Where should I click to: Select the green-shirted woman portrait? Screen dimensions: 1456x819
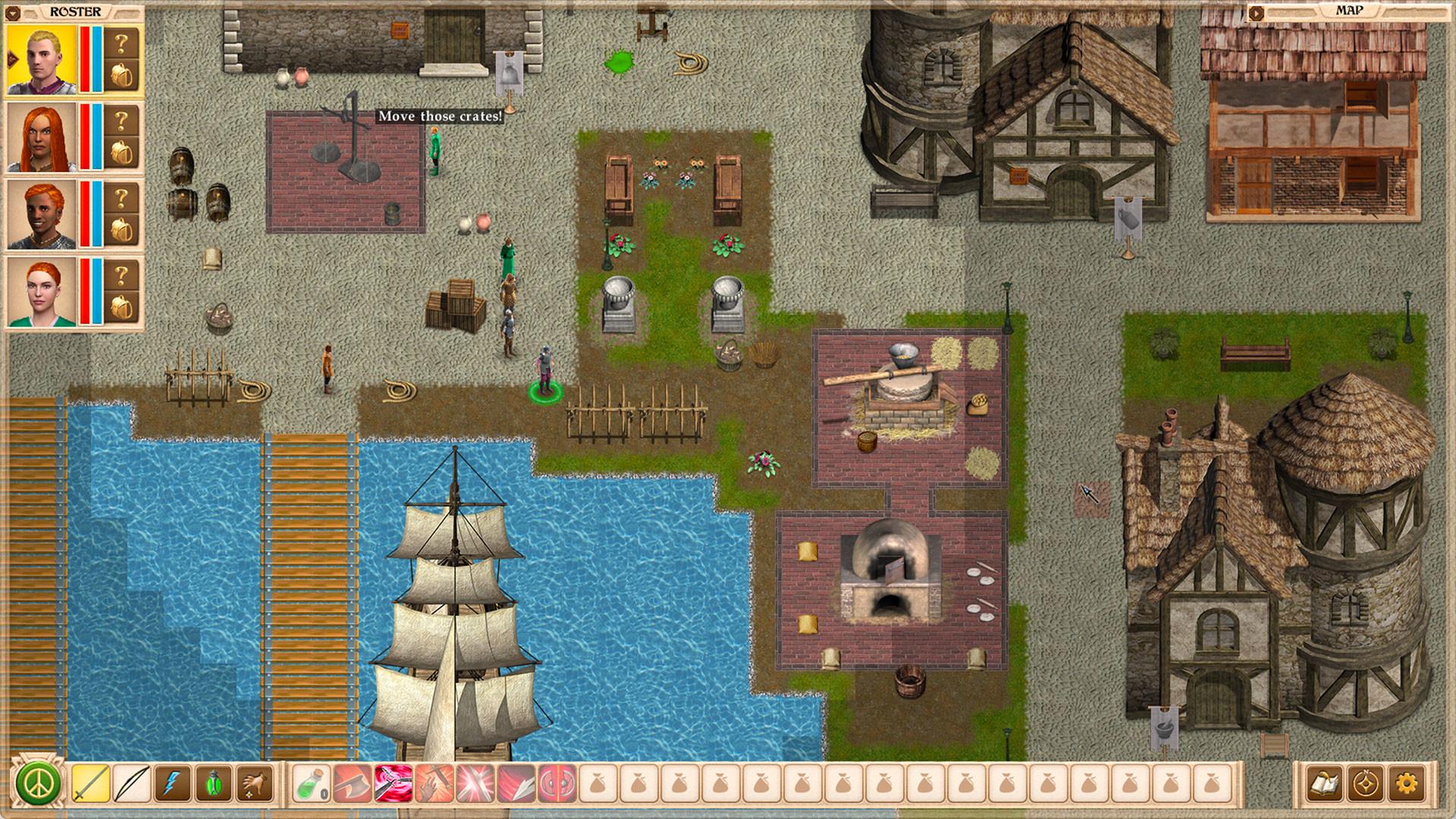42,292
